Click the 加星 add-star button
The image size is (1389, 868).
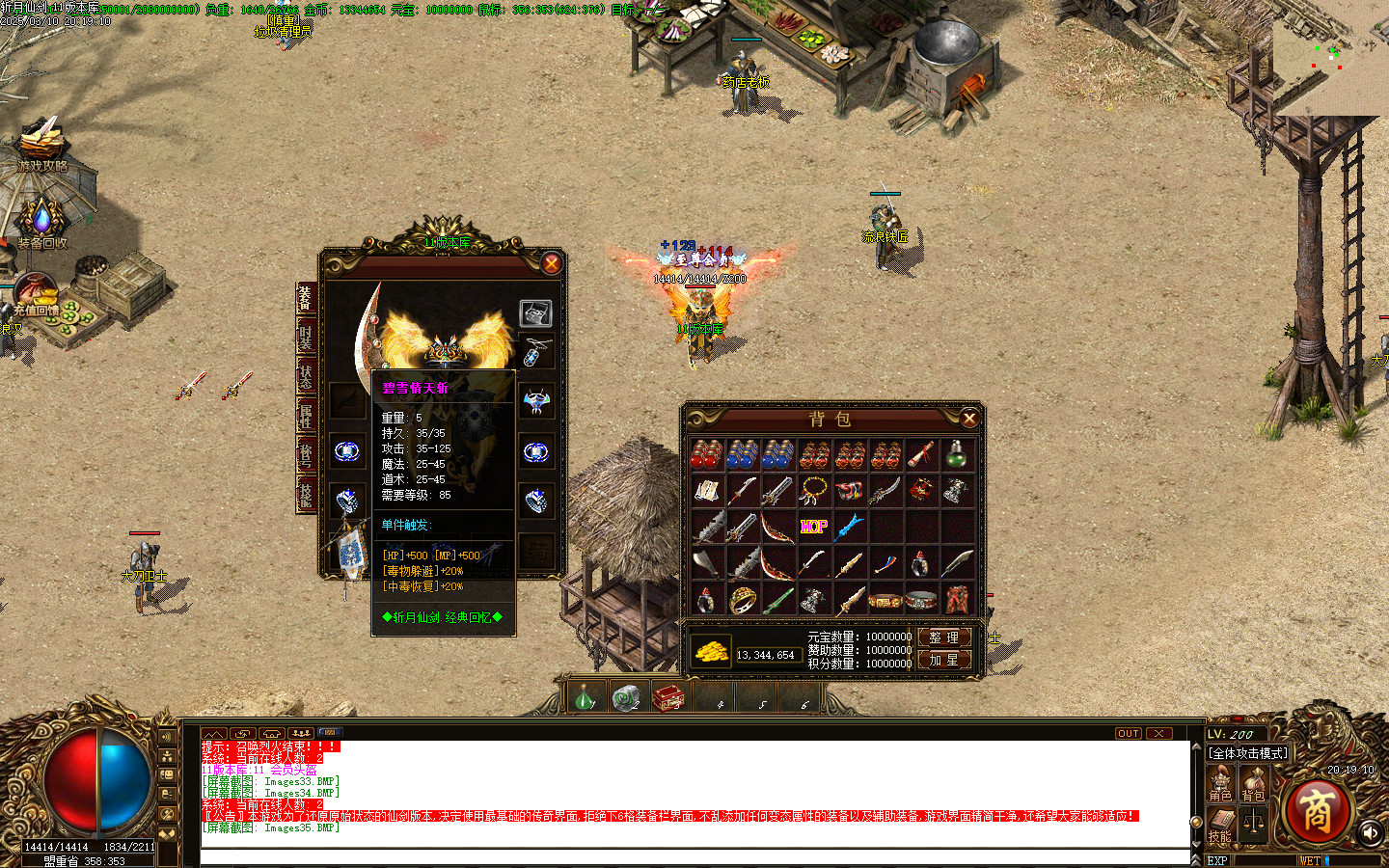point(943,660)
